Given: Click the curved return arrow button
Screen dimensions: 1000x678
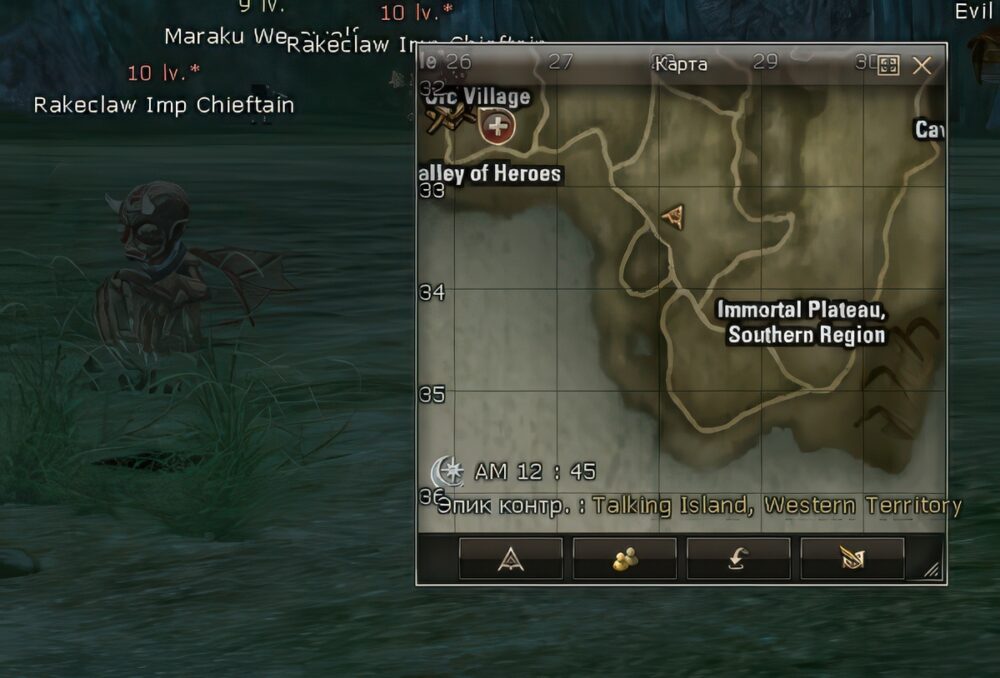Looking at the screenshot, I should coord(738,559).
